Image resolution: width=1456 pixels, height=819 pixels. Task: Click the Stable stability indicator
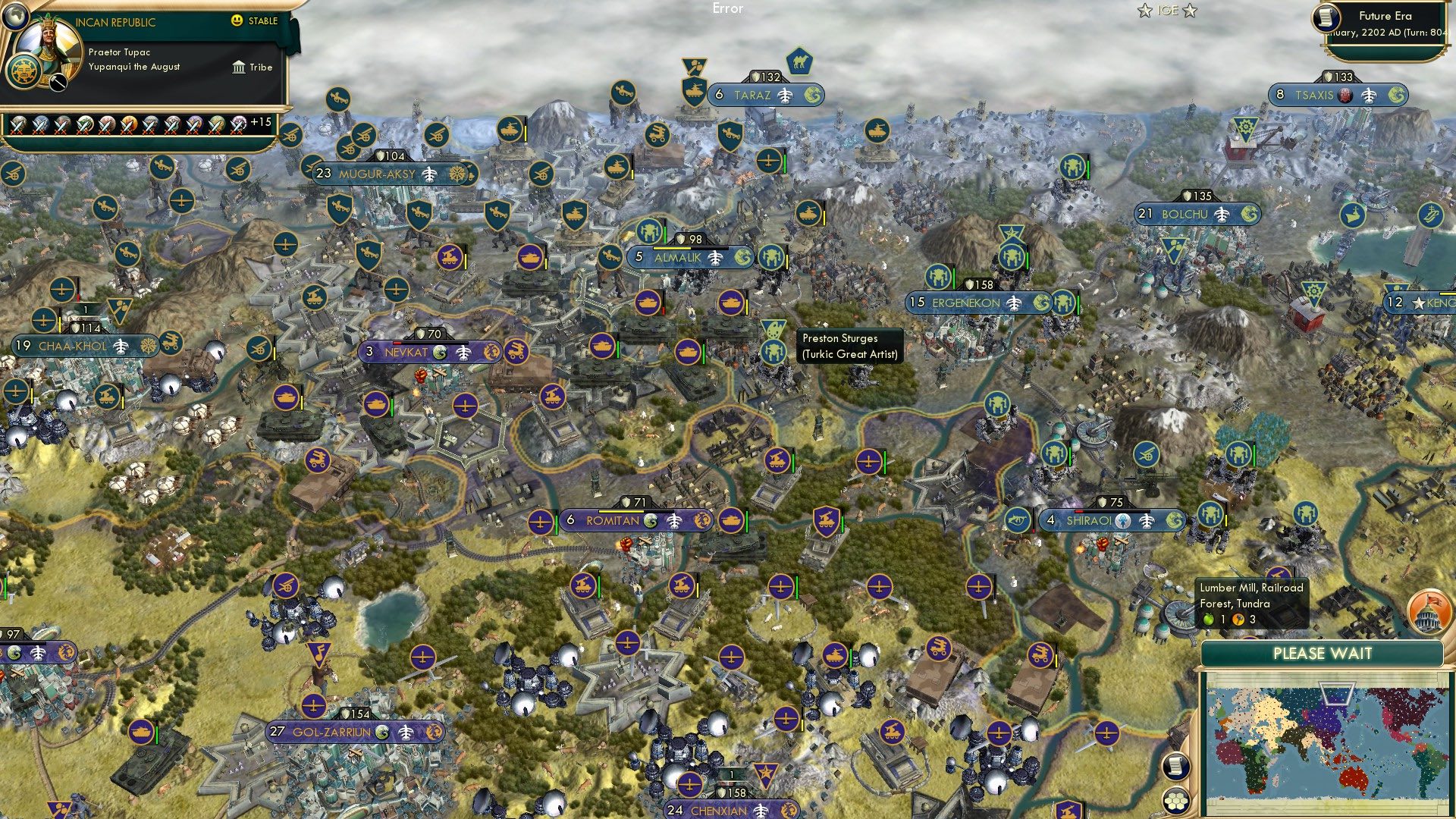tap(256, 20)
